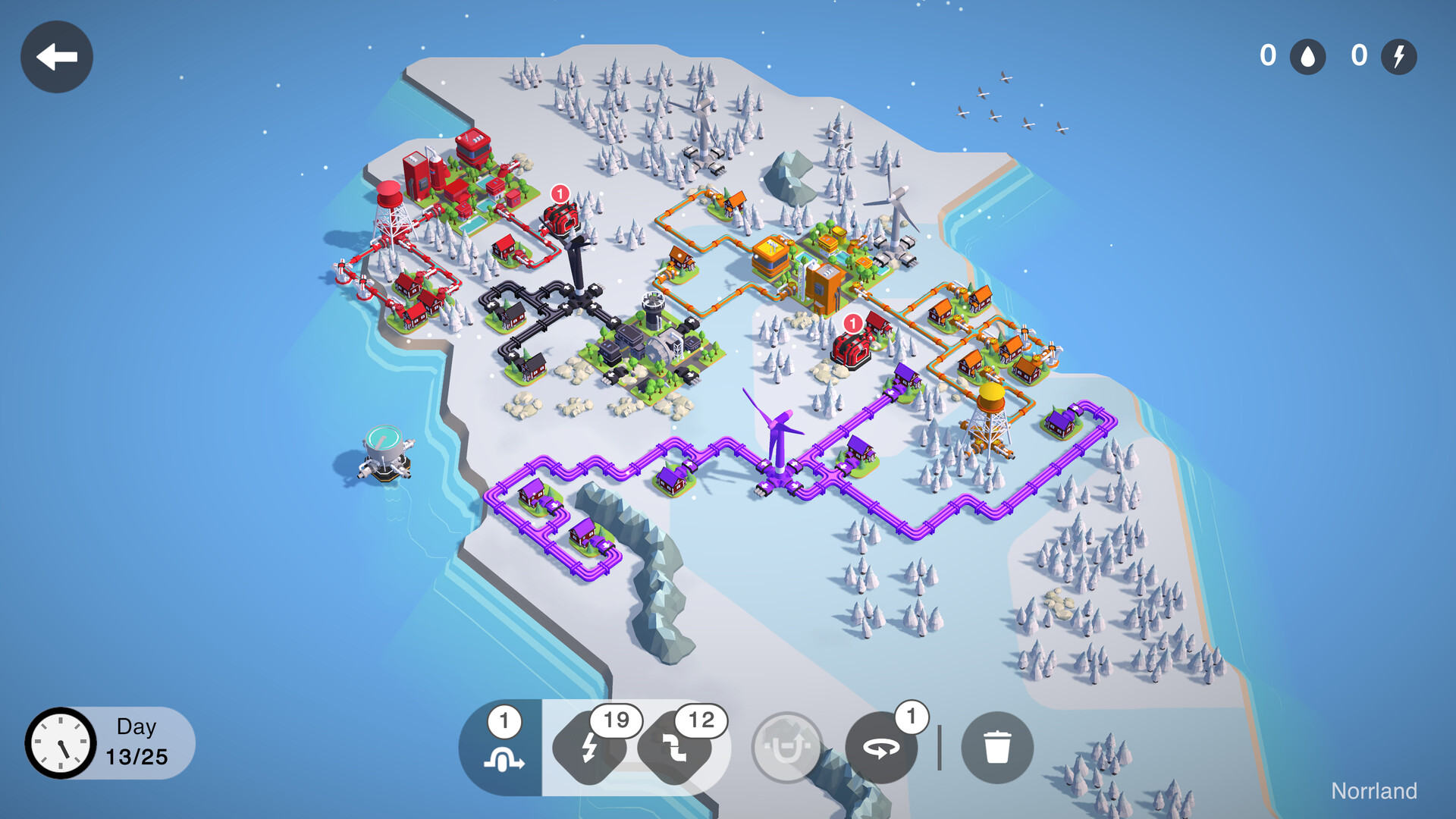The image size is (1456, 819).
Task: Click the notification badge on the red pump station
Action: point(561,193)
